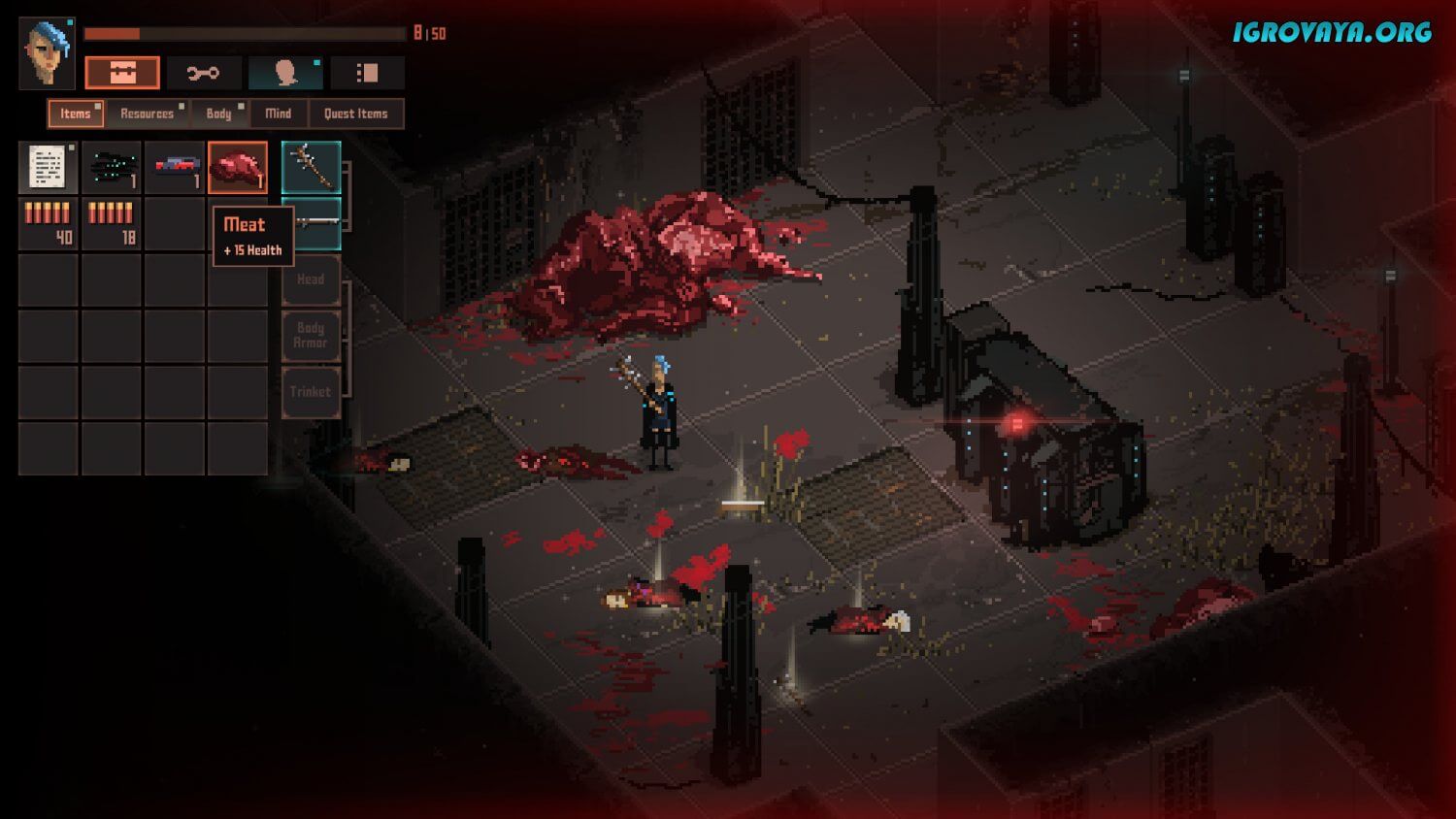Open the wrench crafting tab
The height and width of the screenshot is (819, 1456).
203,73
